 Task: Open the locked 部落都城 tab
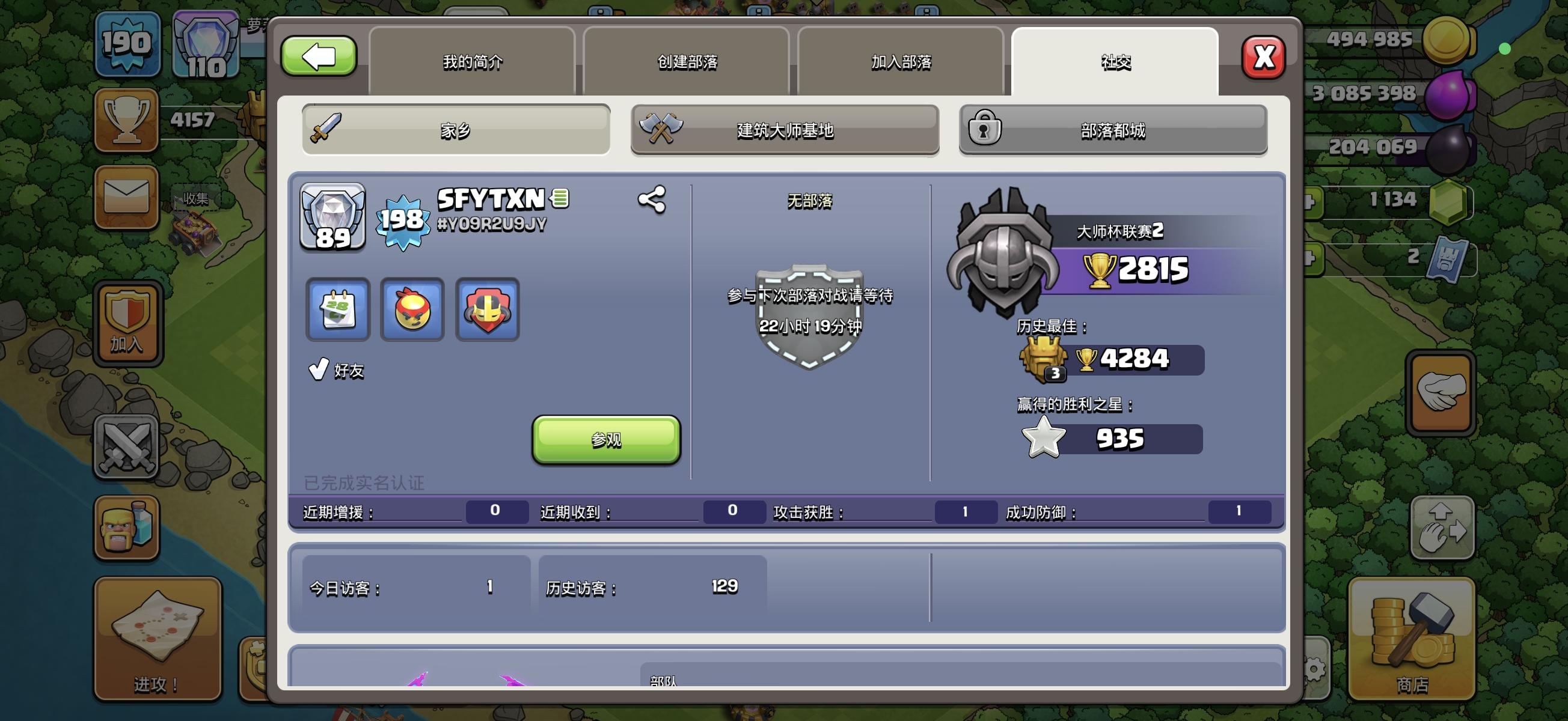[x=1114, y=130]
